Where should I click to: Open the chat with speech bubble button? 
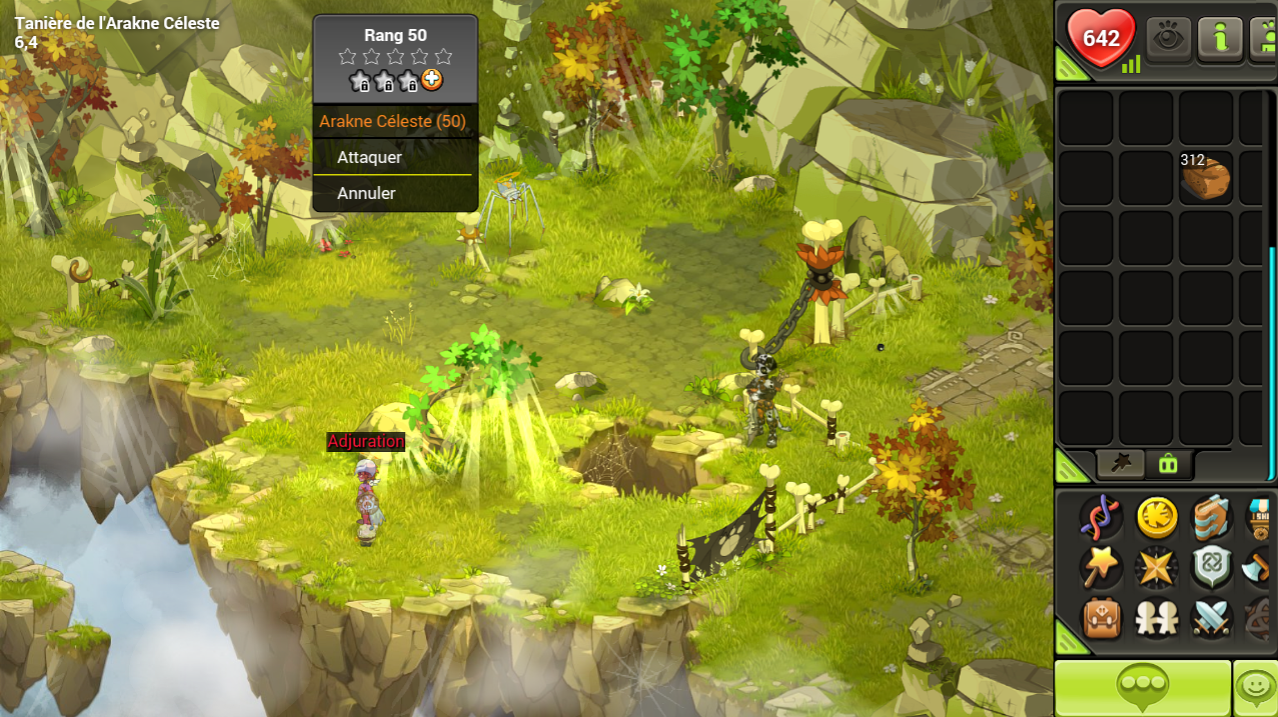tap(1143, 688)
